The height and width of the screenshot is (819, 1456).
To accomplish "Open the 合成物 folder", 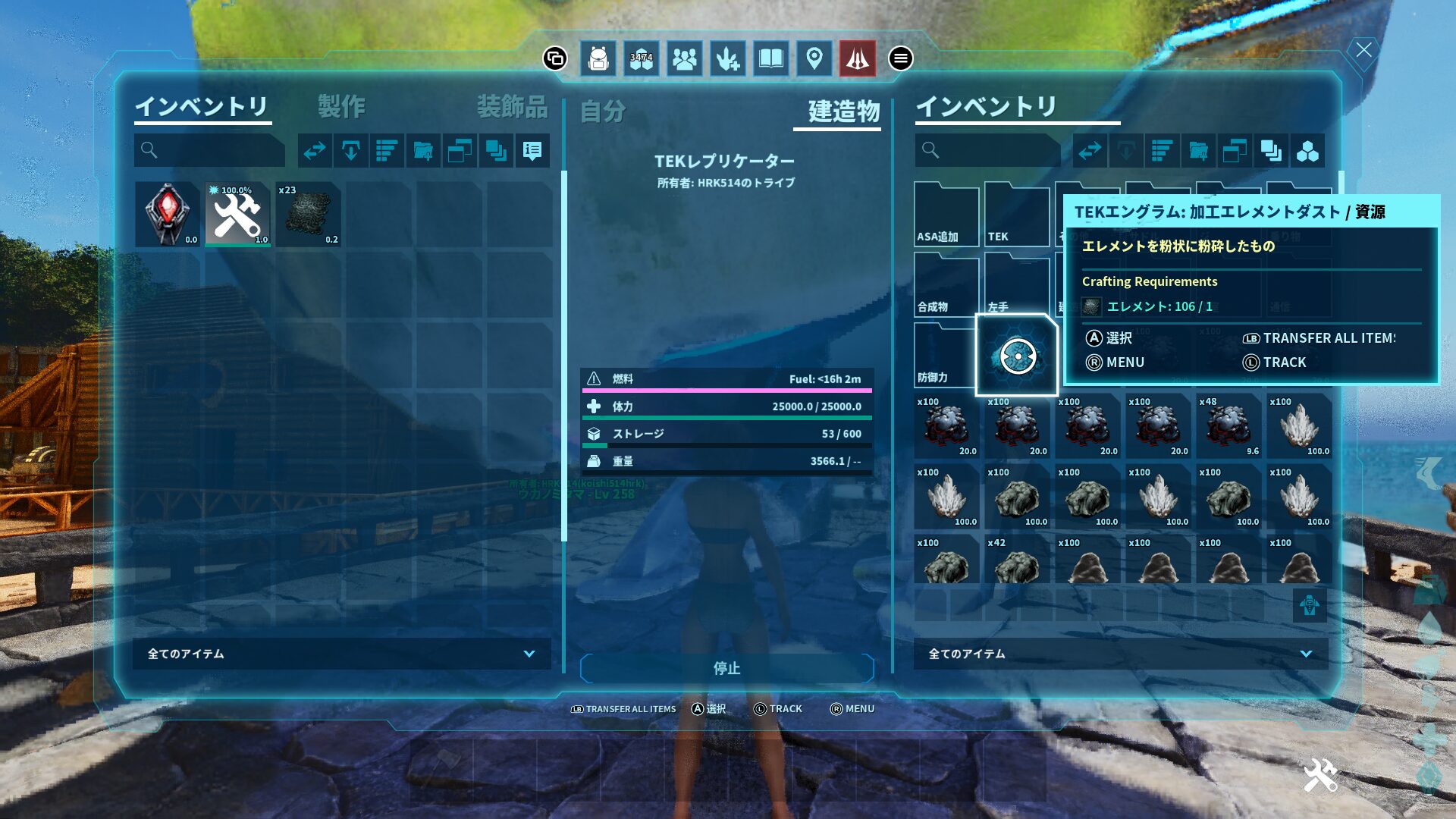I will point(946,285).
